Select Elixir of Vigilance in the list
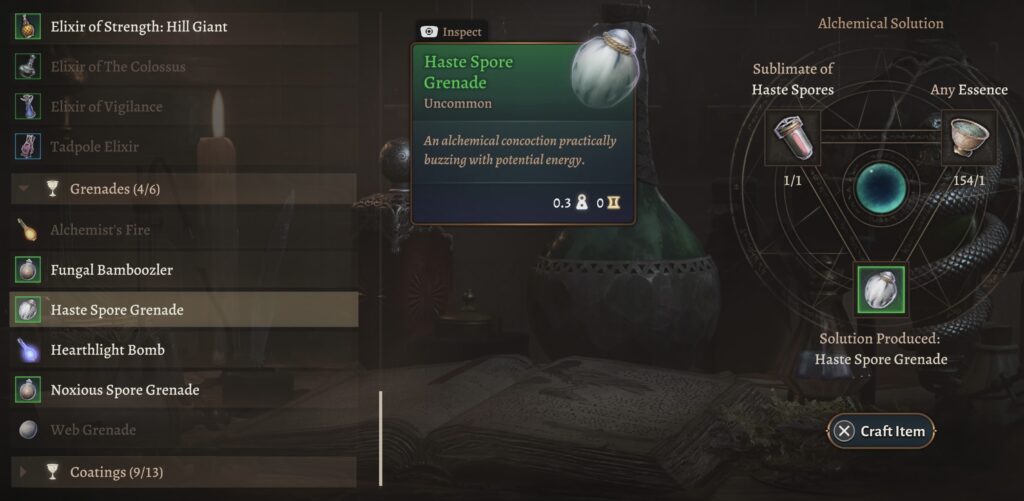 (x=106, y=107)
